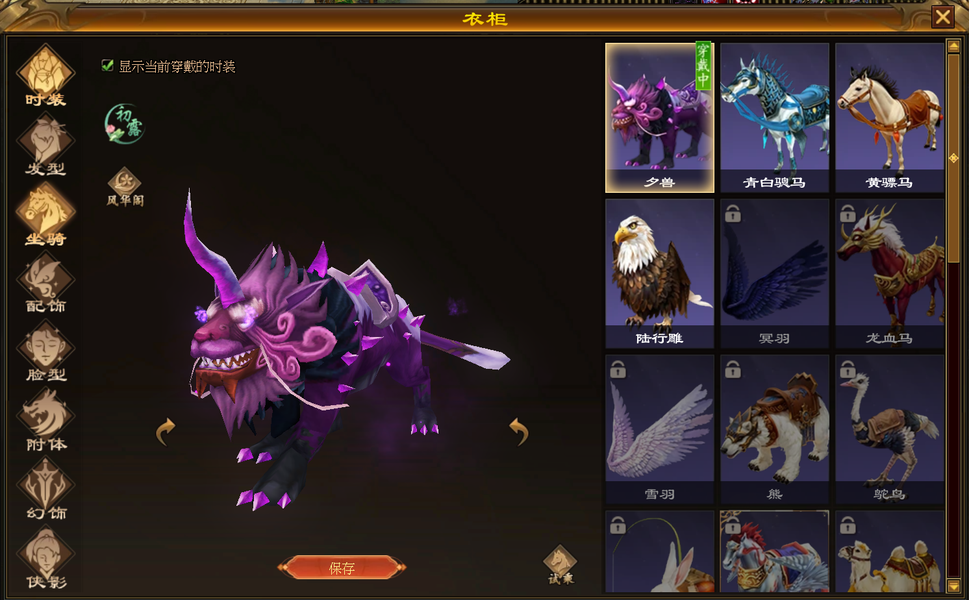Select the 夕兽 purple beast mount
The width and height of the screenshot is (969, 600).
coord(660,117)
